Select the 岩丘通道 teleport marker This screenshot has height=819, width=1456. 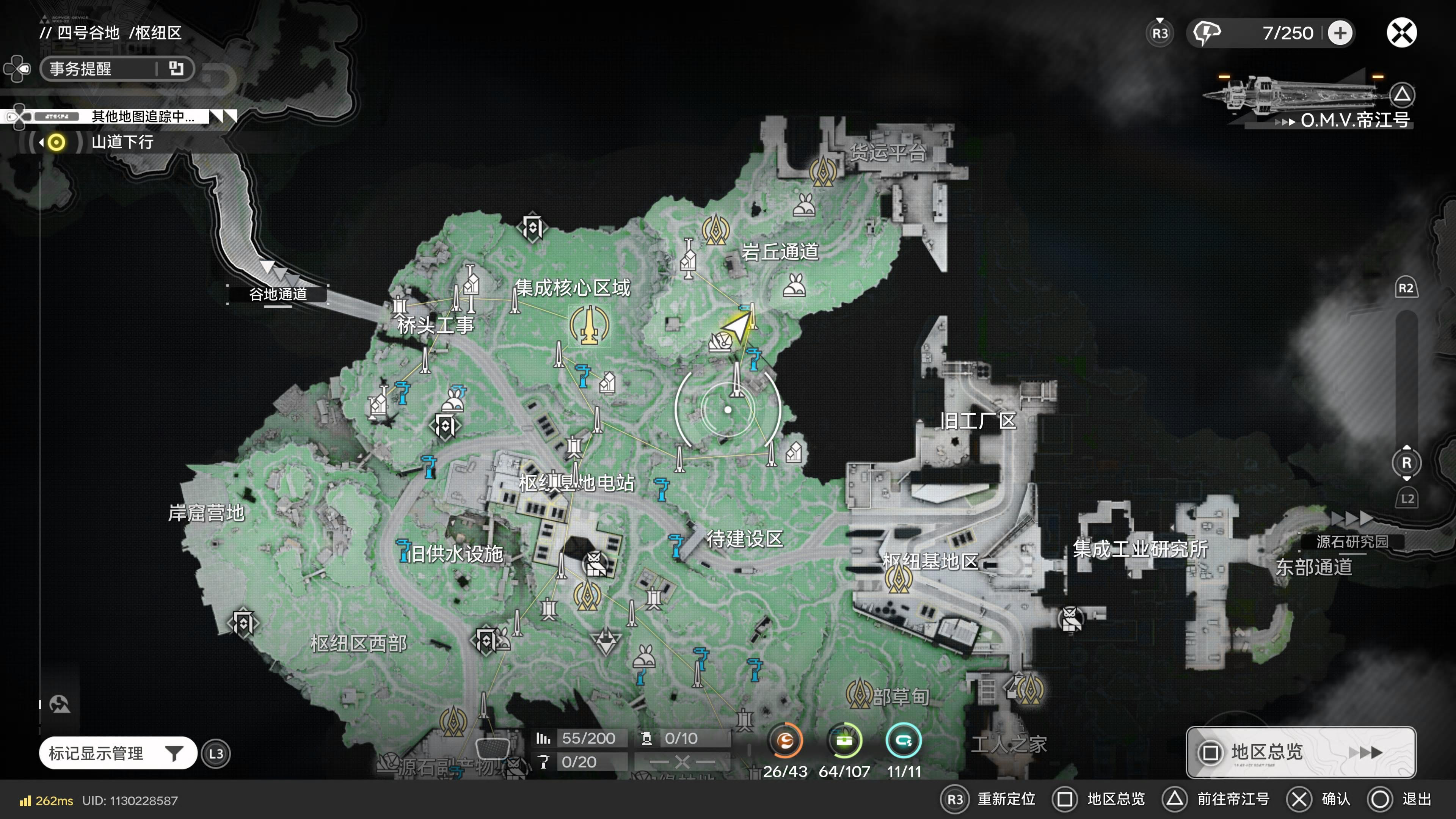tap(715, 230)
